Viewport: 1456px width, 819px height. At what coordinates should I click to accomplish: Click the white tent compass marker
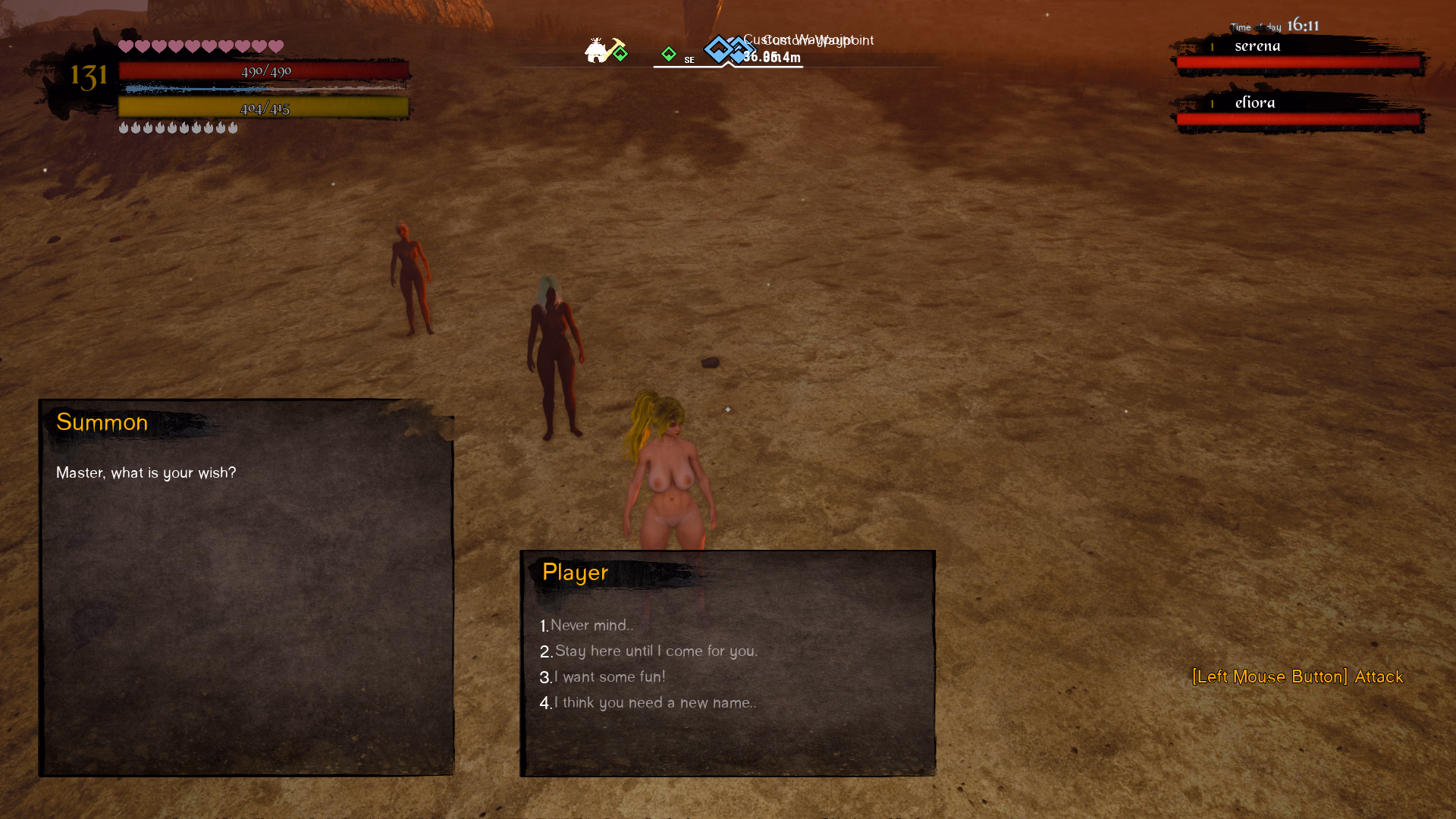(x=596, y=50)
